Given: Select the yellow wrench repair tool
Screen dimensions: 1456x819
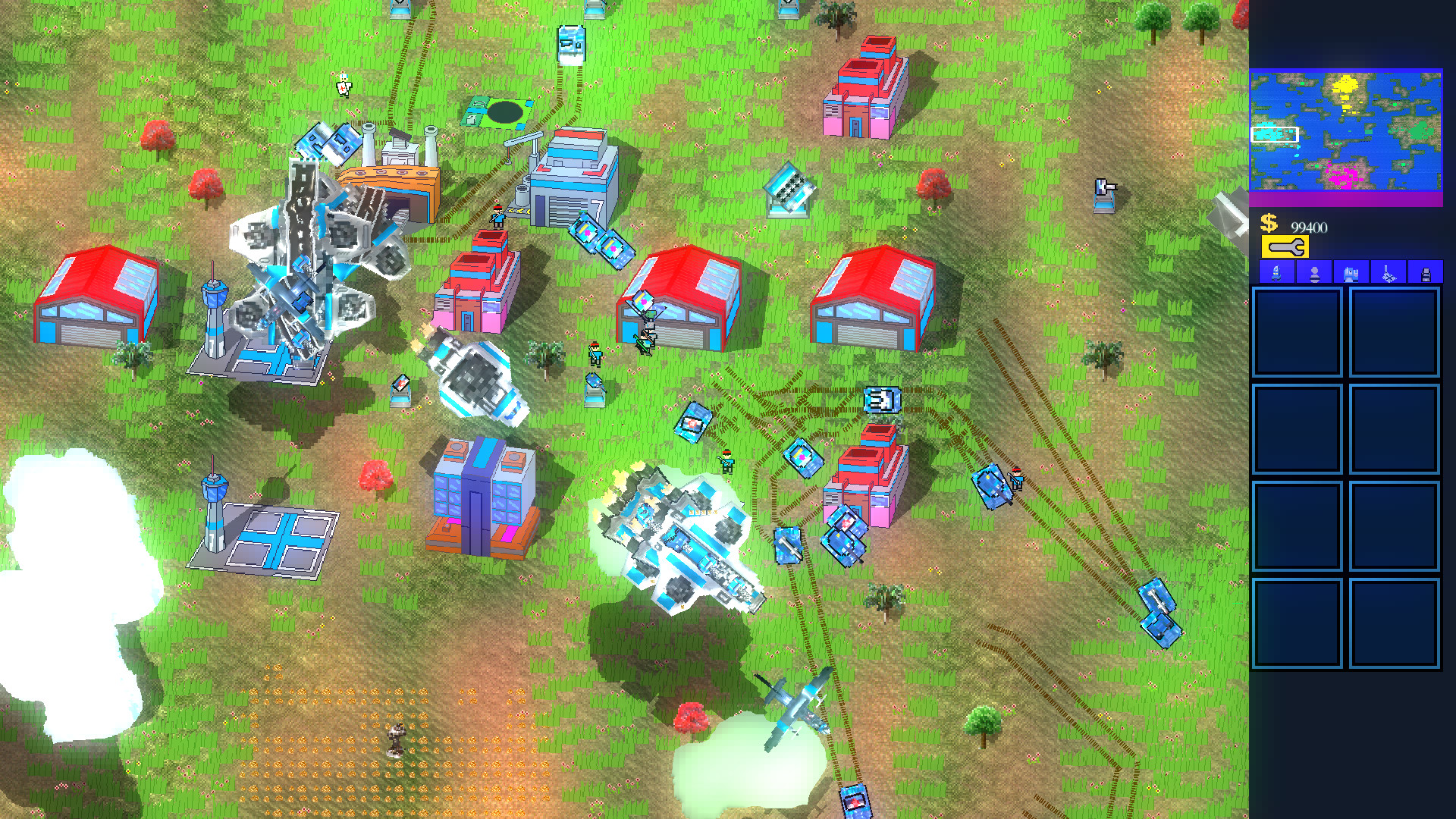Looking at the screenshot, I should [1285, 246].
